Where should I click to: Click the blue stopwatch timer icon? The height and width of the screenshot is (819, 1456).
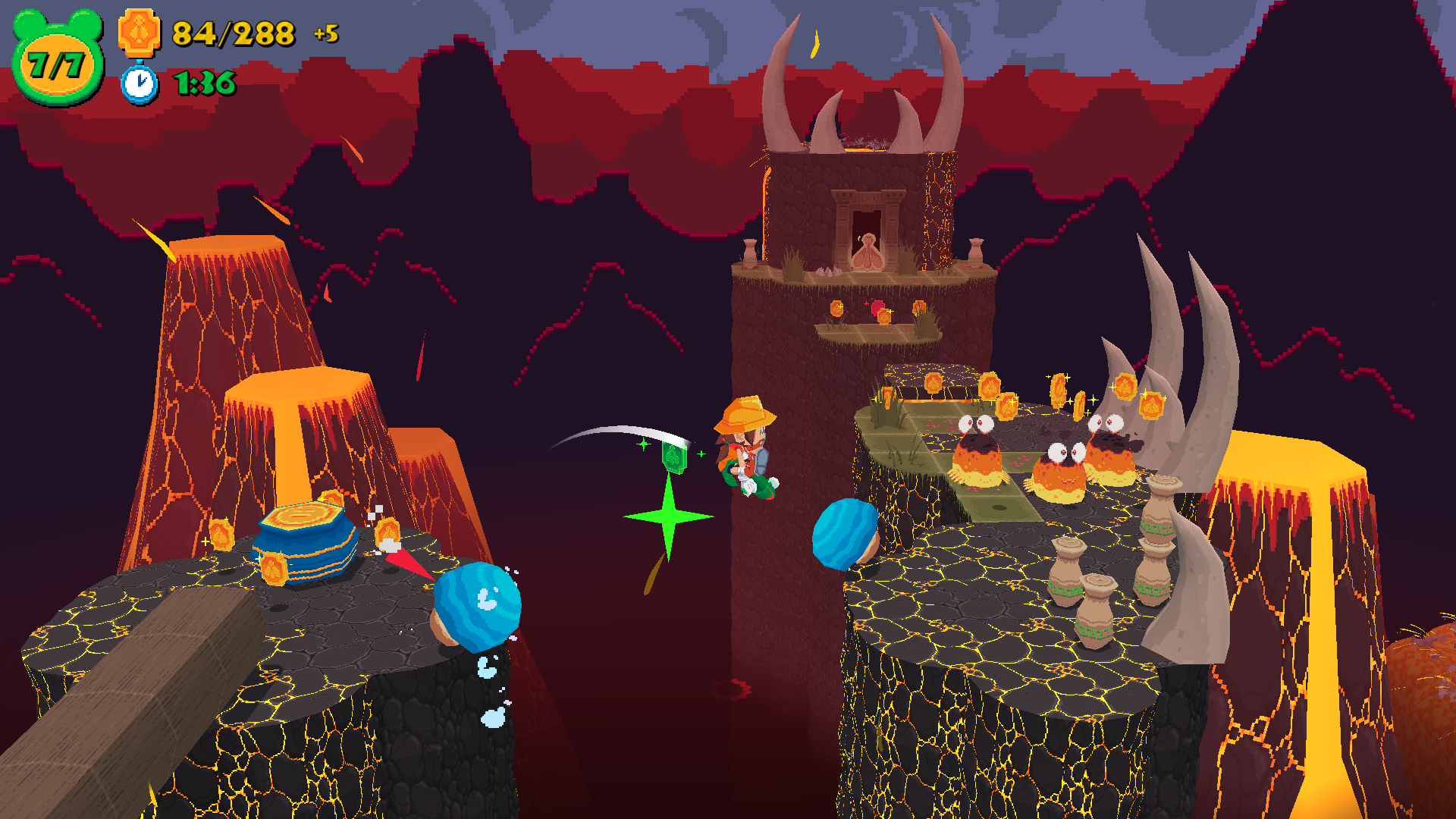(139, 85)
